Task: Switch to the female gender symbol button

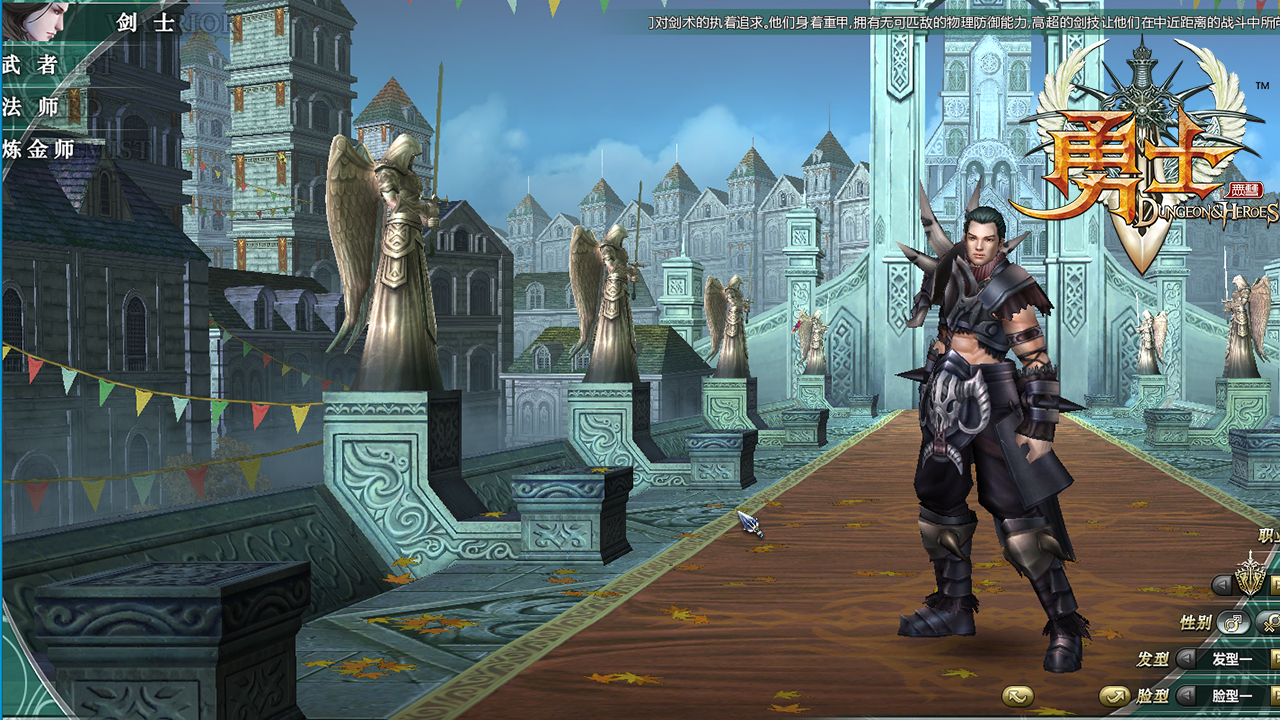Action: pyautogui.click(x=1269, y=623)
